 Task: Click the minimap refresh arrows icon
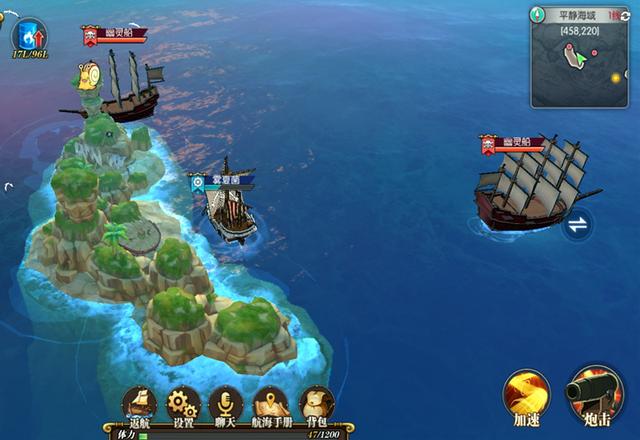(x=625, y=15)
